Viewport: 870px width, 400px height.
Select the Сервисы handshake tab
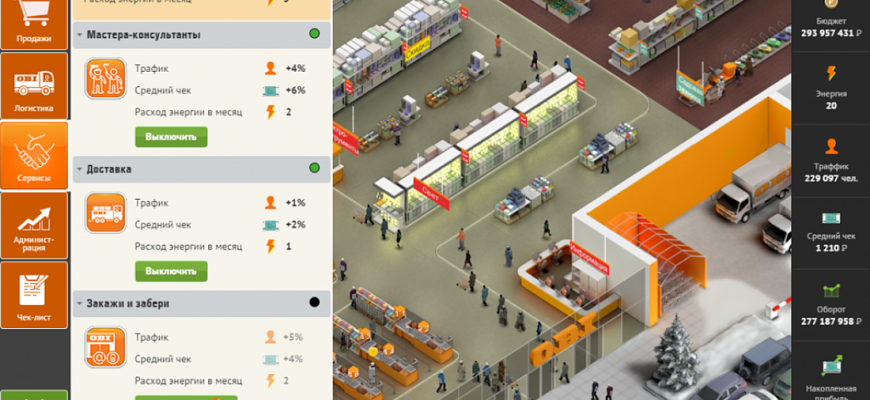(34, 155)
